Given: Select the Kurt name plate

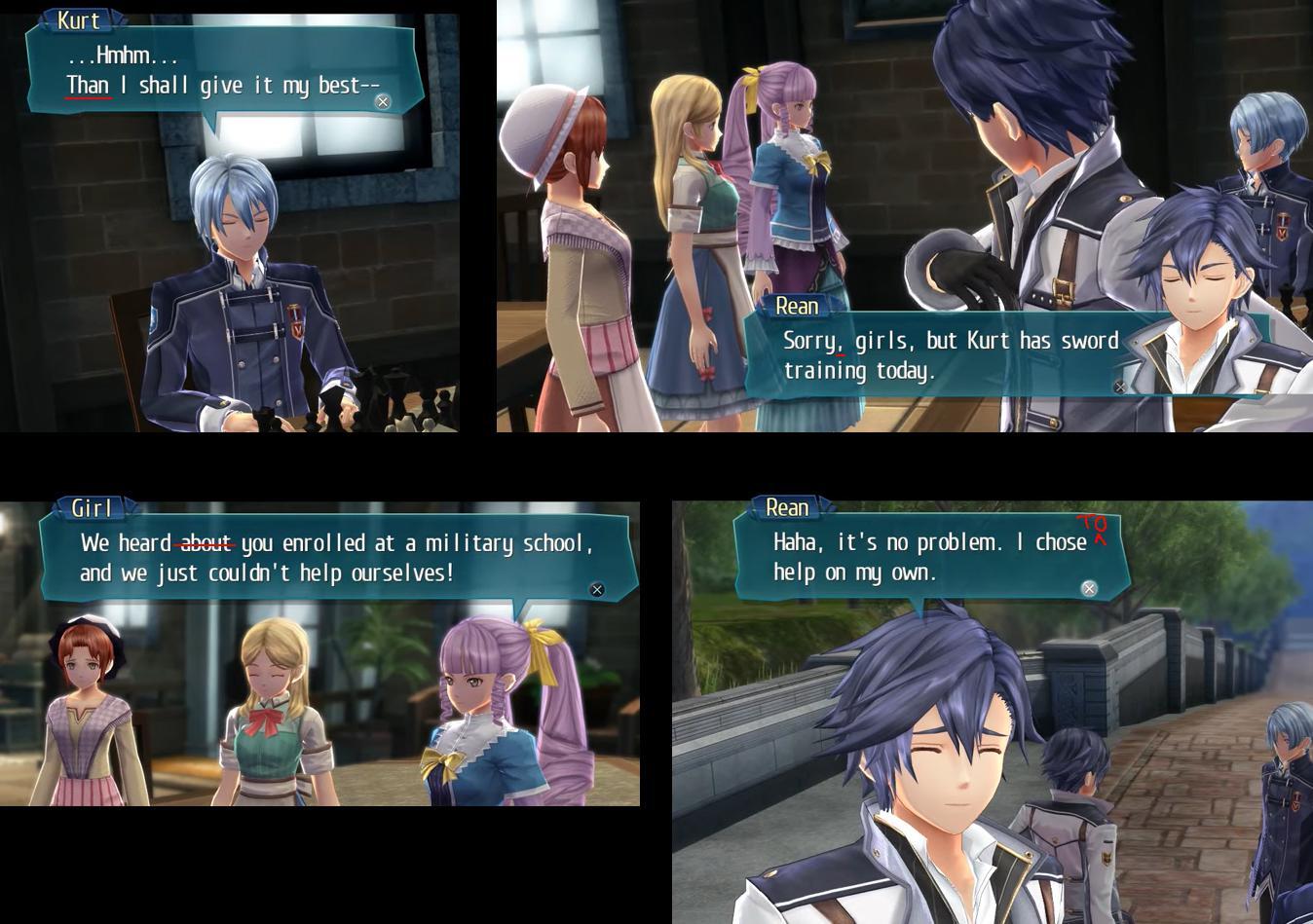Looking at the screenshot, I should coord(78,20).
